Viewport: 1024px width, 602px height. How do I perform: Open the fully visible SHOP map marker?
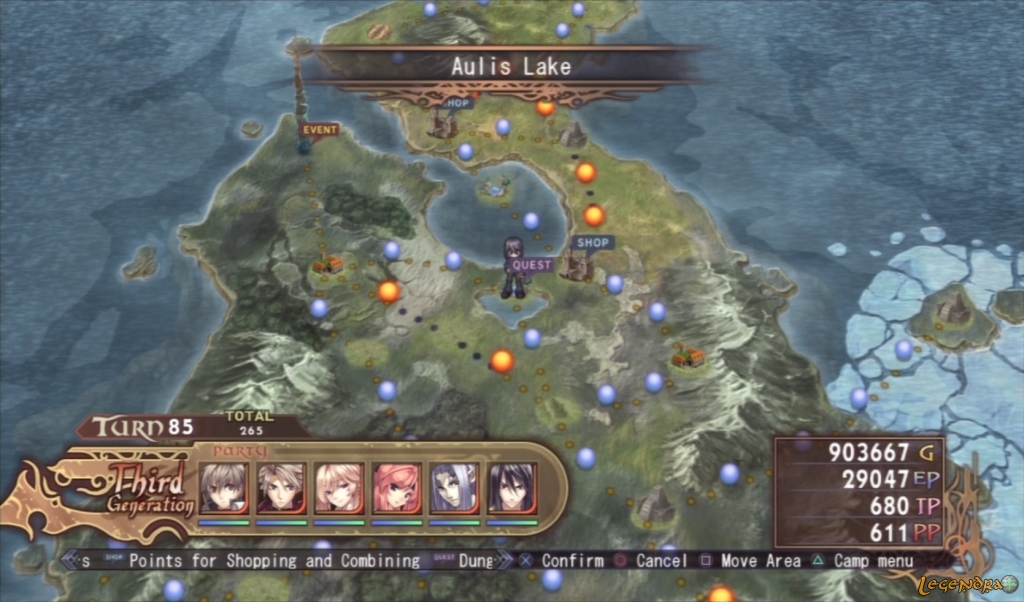(592, 242)
